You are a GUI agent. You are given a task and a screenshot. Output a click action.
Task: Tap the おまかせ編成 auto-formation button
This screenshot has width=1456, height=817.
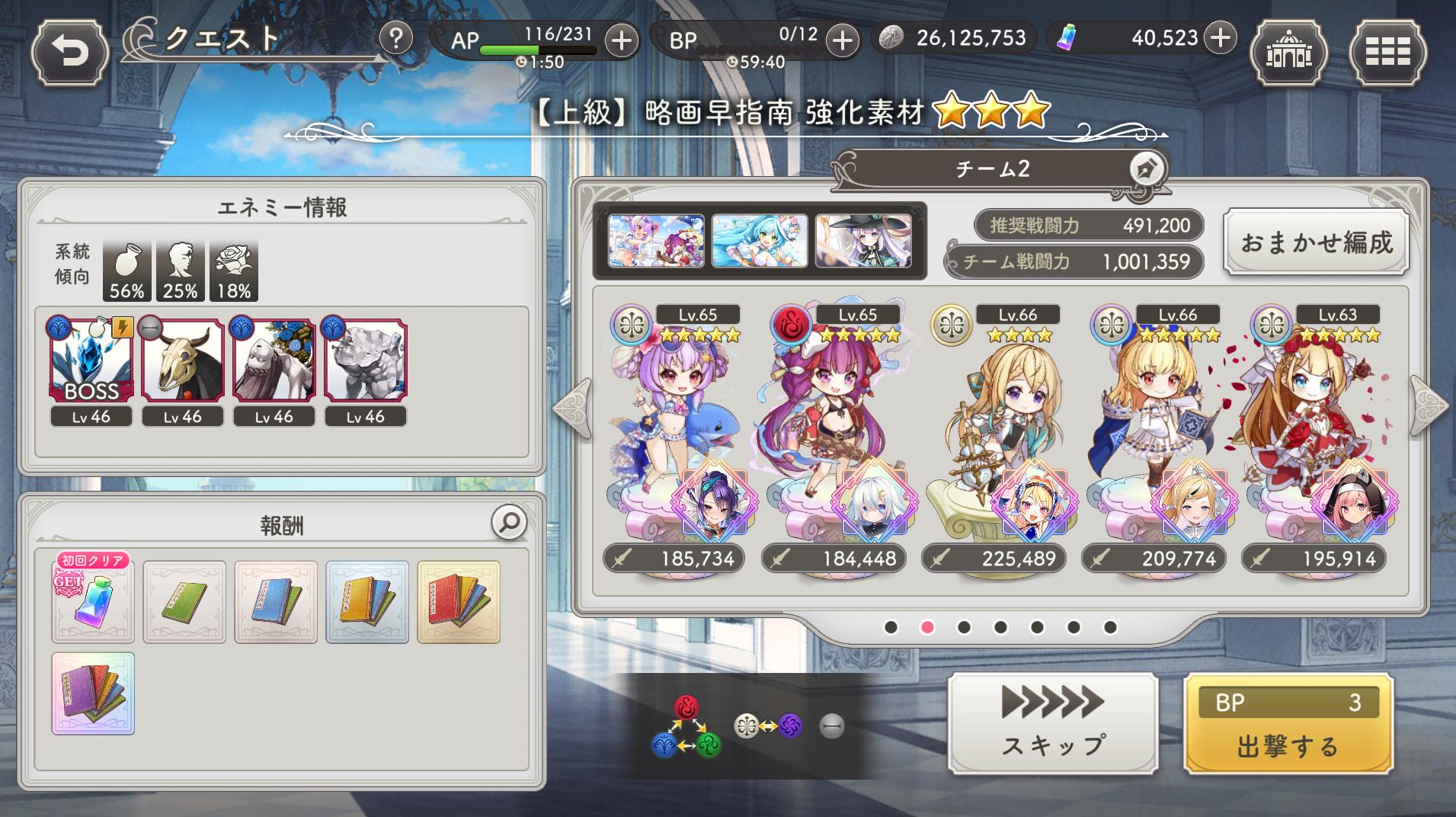point(1316,242)
